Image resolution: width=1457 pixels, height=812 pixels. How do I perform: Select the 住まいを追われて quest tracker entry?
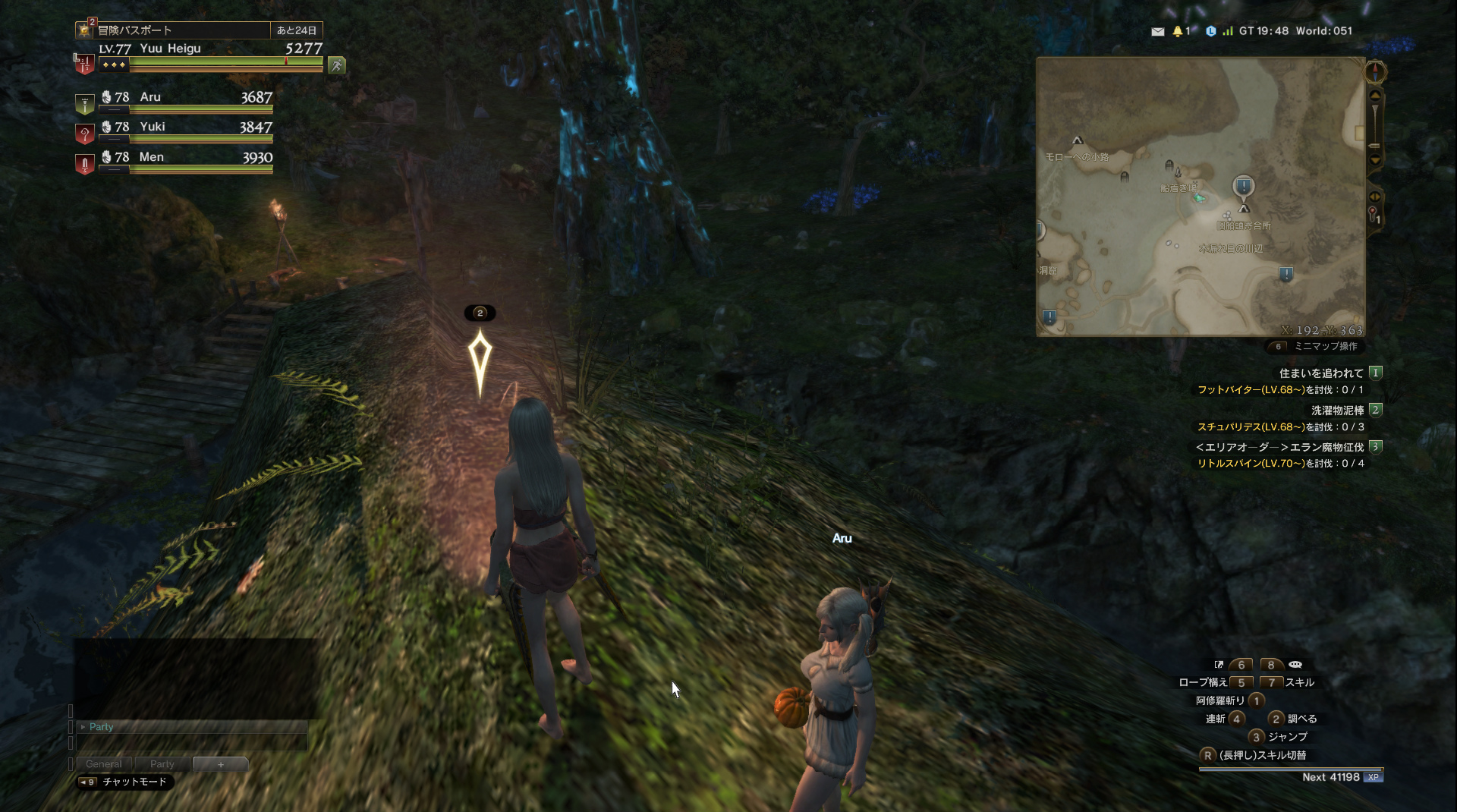click(x=1320, y=373)
